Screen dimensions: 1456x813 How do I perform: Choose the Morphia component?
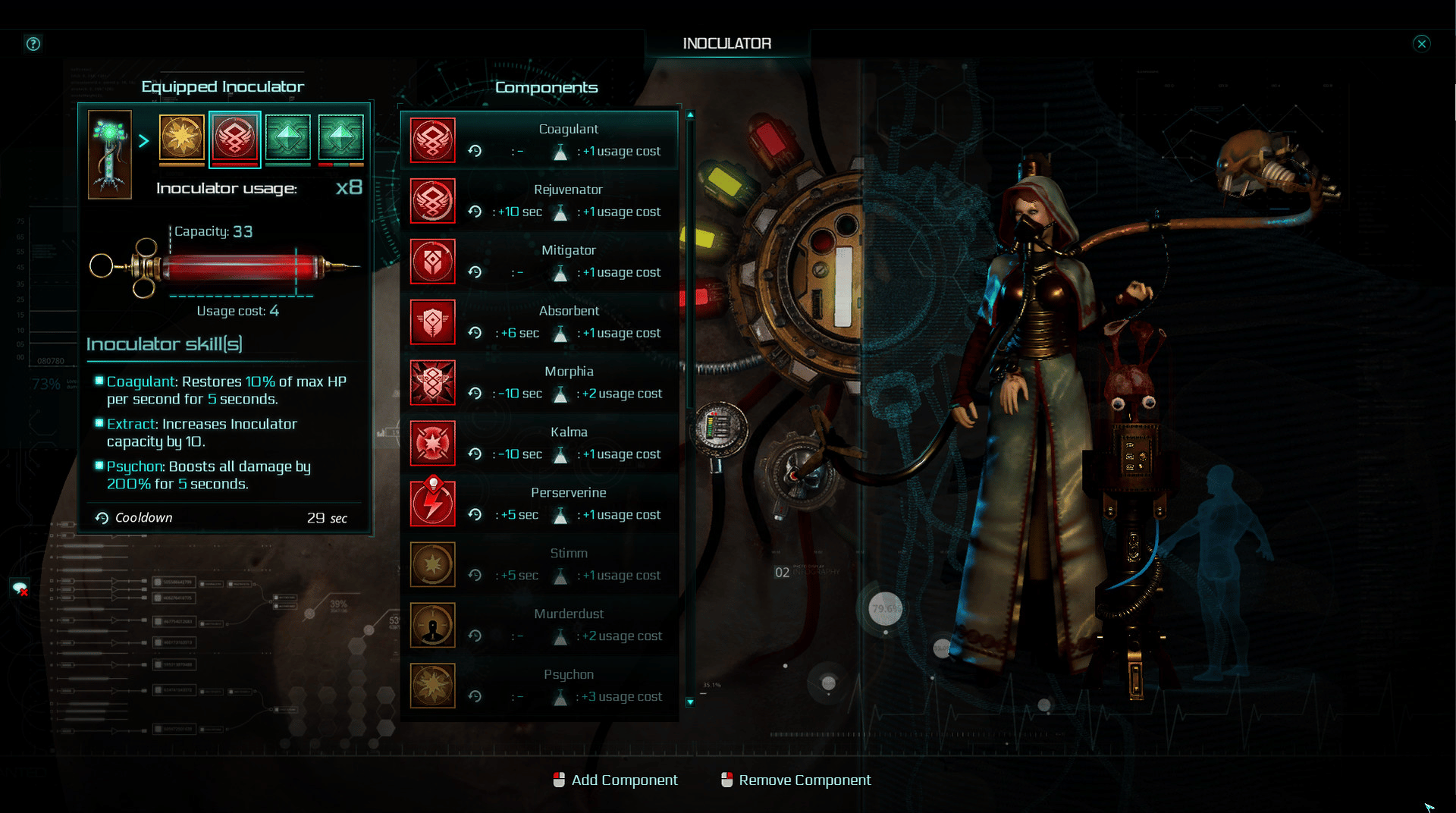(539, 383)
